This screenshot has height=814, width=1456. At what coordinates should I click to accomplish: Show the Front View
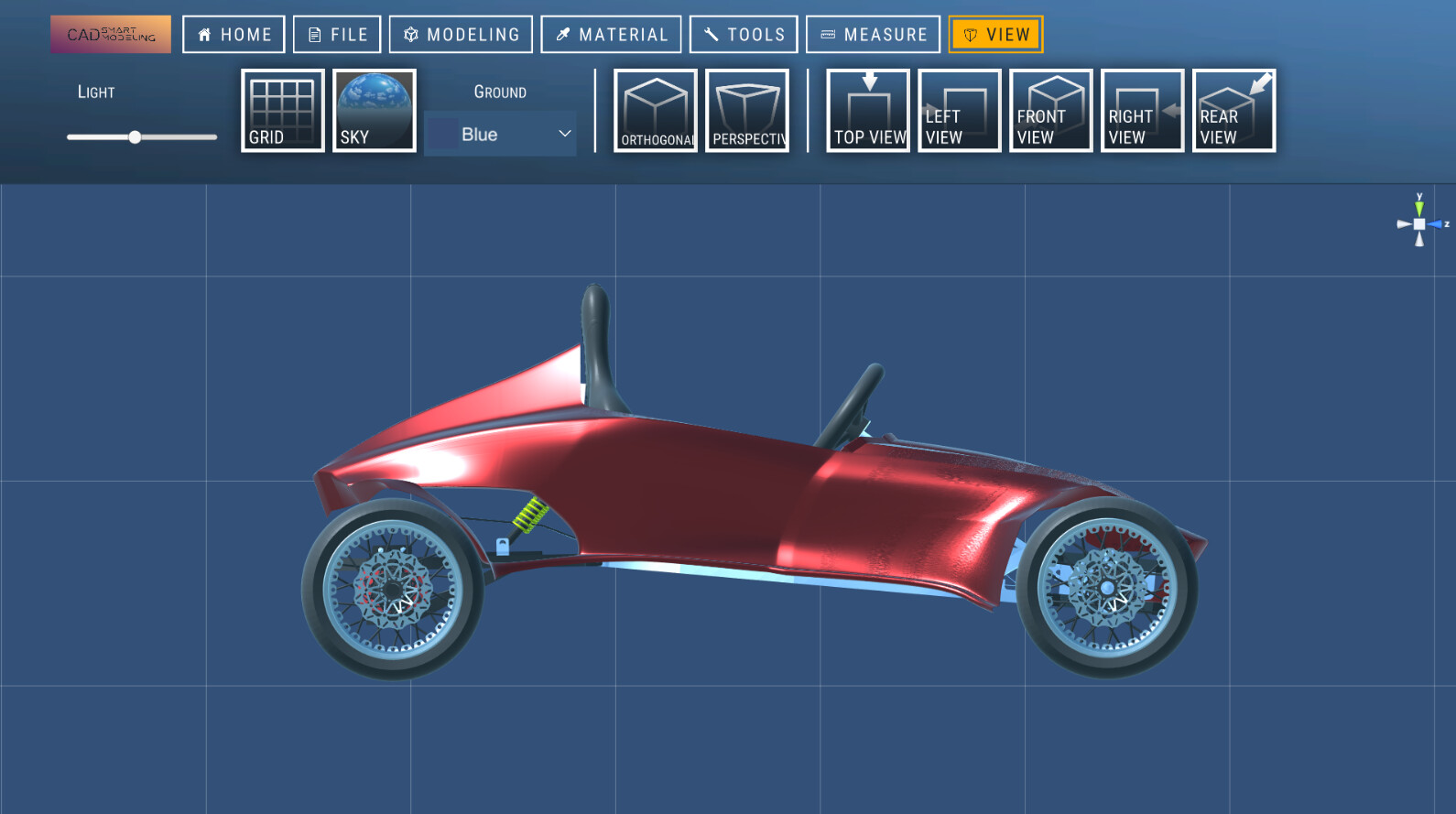click(x=1049, y=110)
